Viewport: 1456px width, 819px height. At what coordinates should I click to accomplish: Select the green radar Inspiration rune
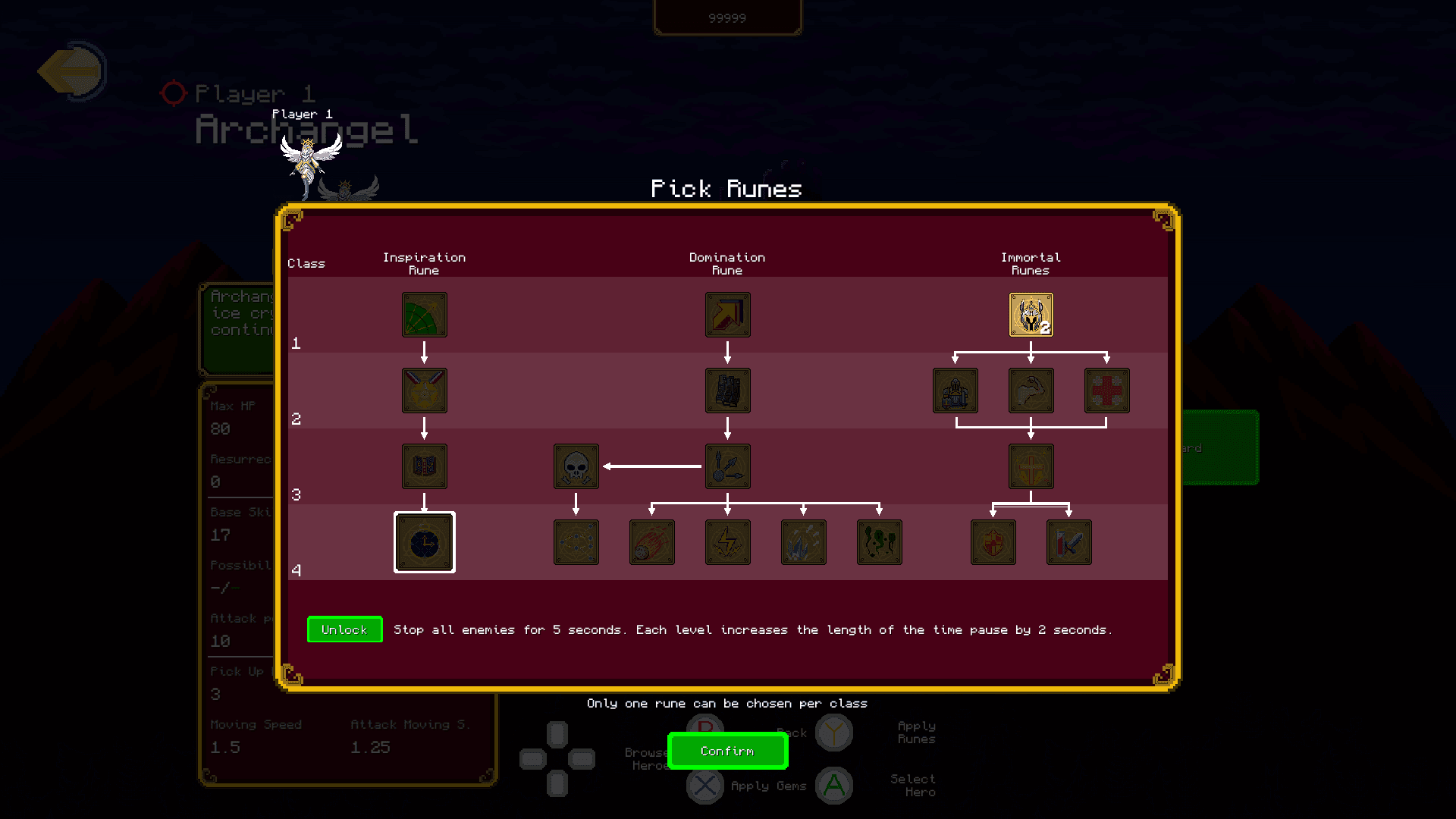point(425,315)
